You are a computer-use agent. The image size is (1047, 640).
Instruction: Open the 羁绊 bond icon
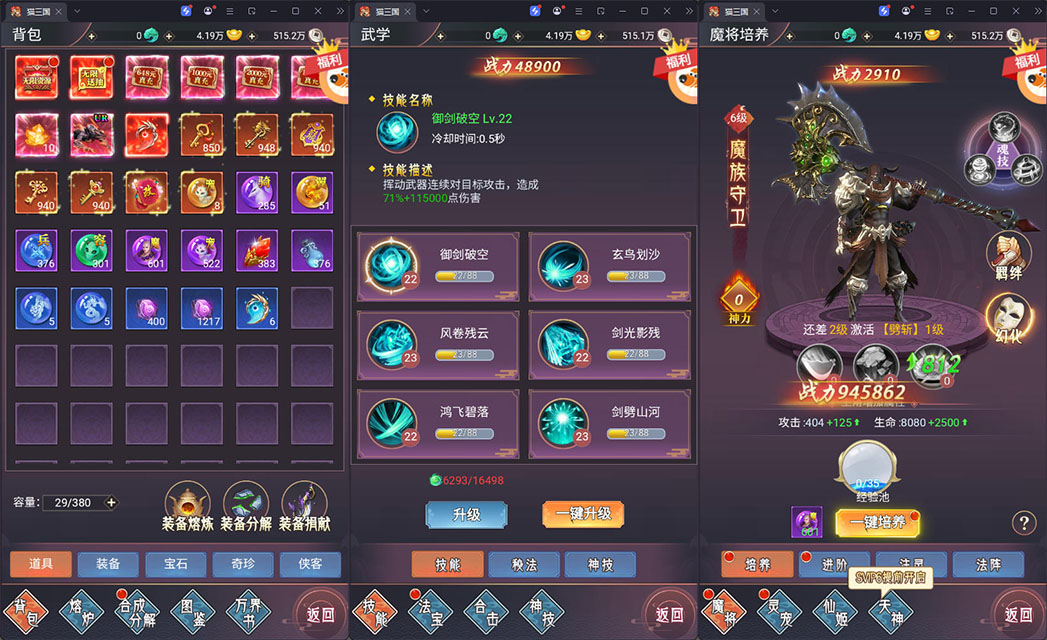(x=1007, y=255)
